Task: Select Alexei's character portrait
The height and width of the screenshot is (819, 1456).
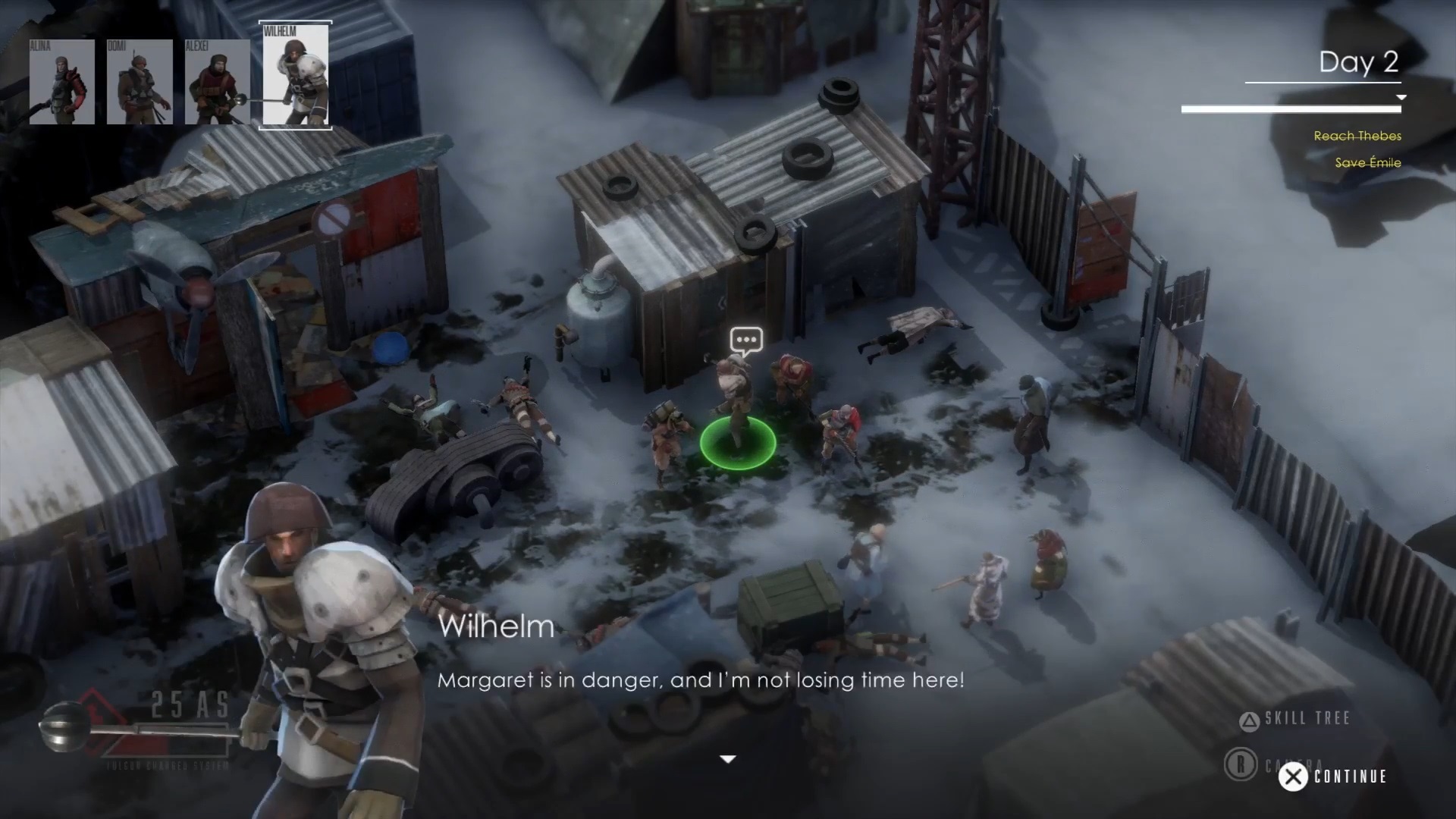Action: [218, 81]
